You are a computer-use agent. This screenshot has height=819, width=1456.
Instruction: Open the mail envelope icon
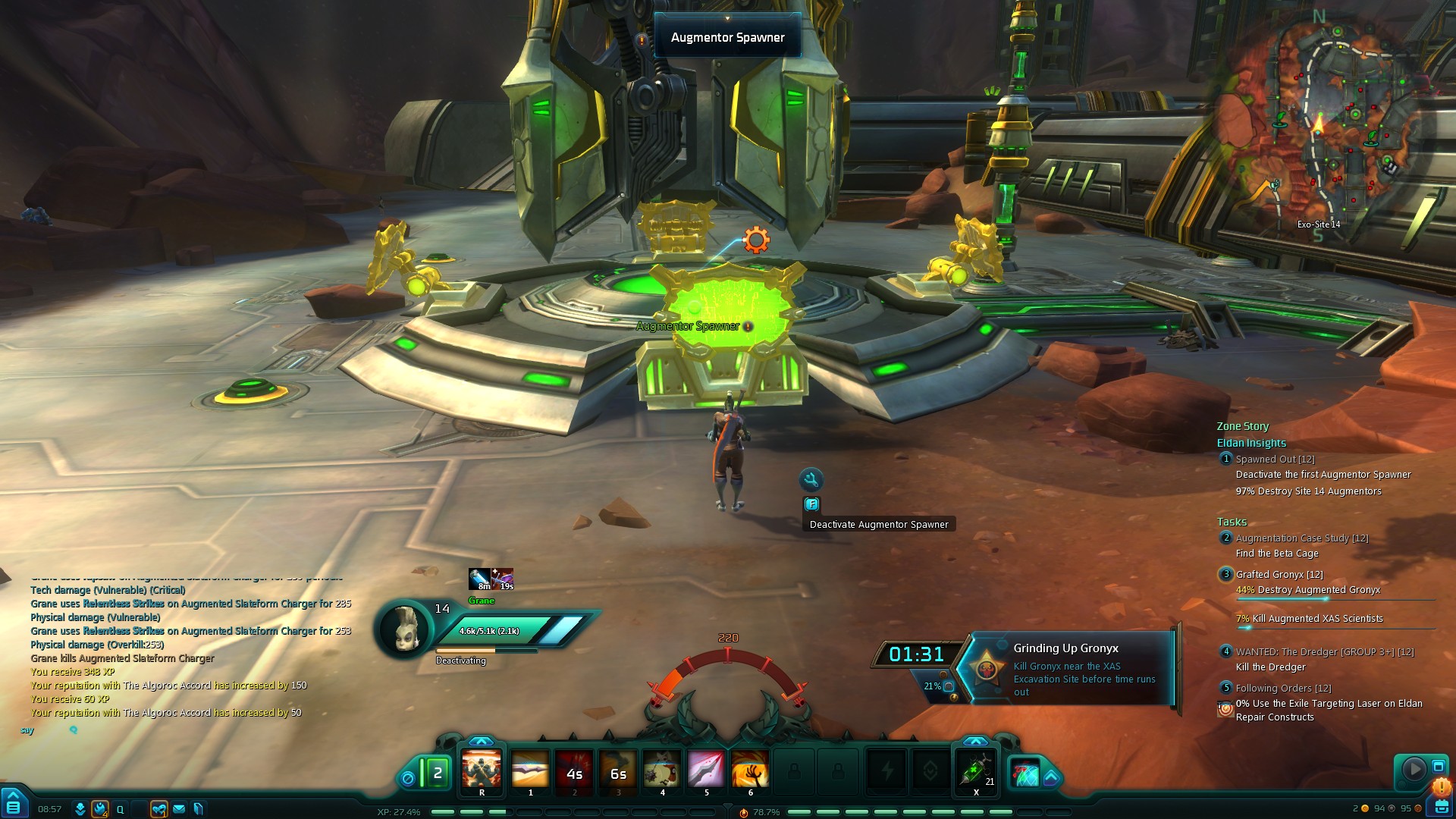(x=179, y=809)
